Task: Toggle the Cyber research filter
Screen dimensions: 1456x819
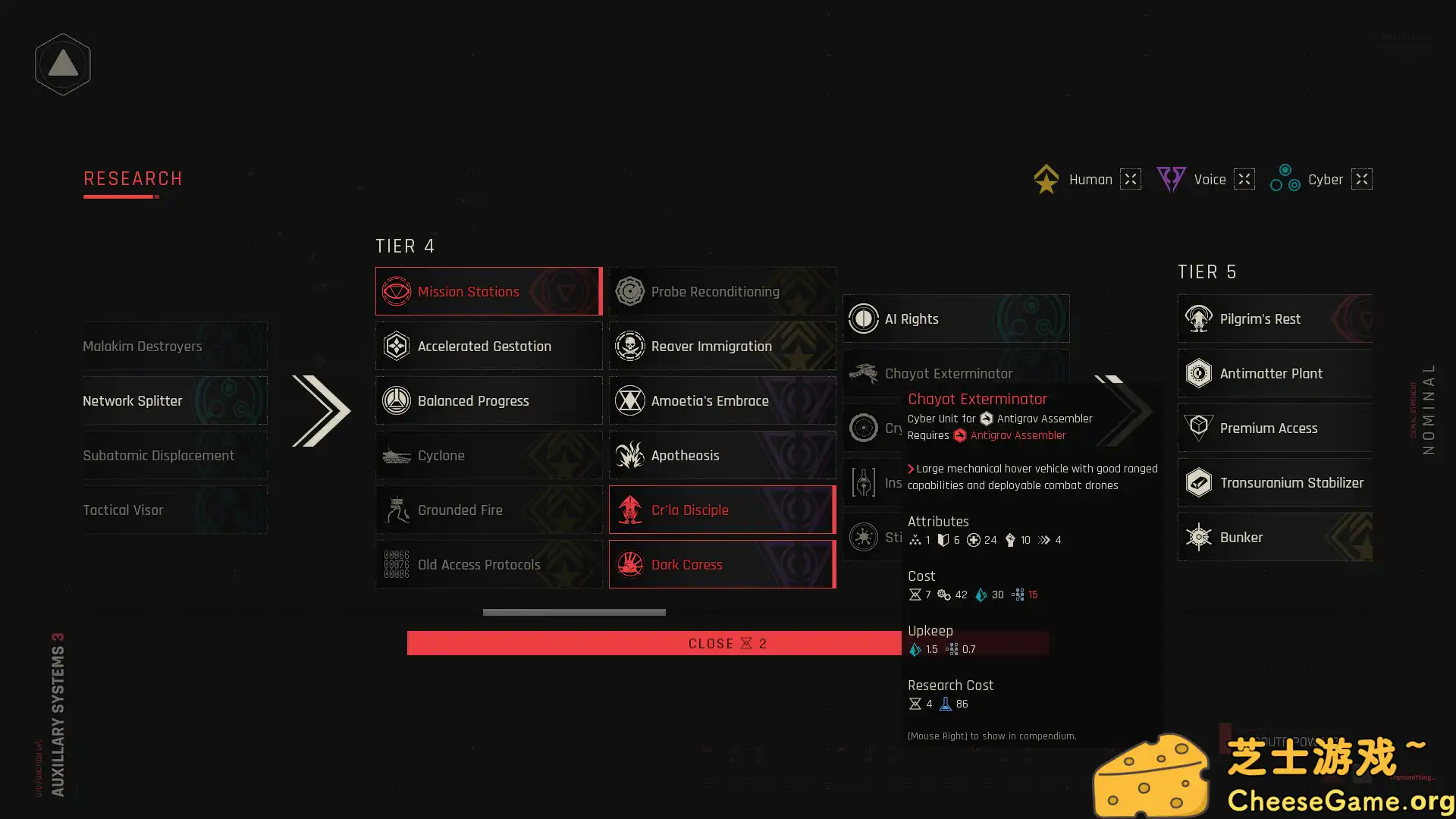Action: (1286, 179)
